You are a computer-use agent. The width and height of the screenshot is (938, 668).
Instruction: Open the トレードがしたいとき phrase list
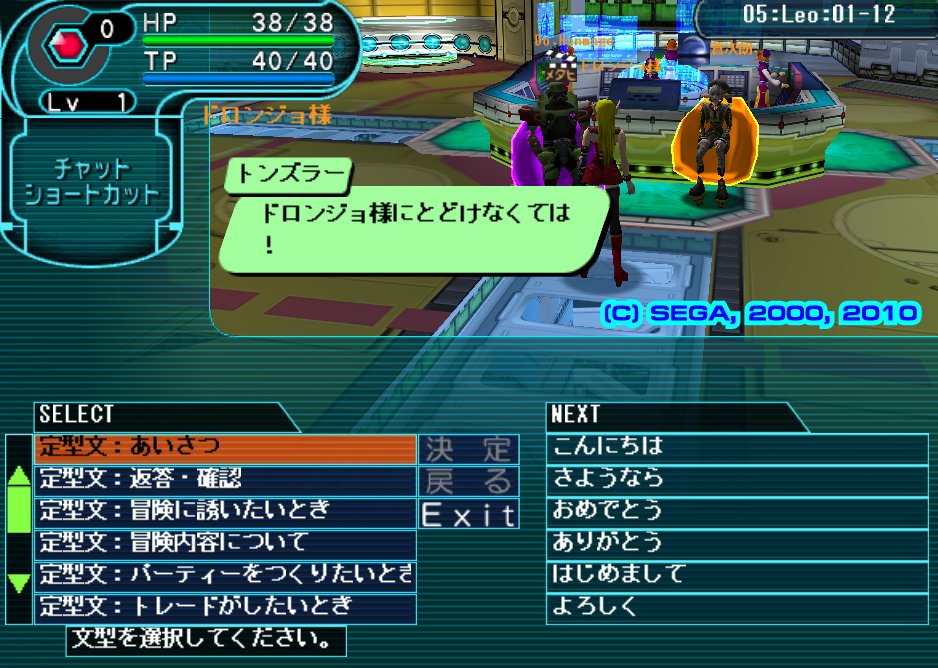[225, 607]
